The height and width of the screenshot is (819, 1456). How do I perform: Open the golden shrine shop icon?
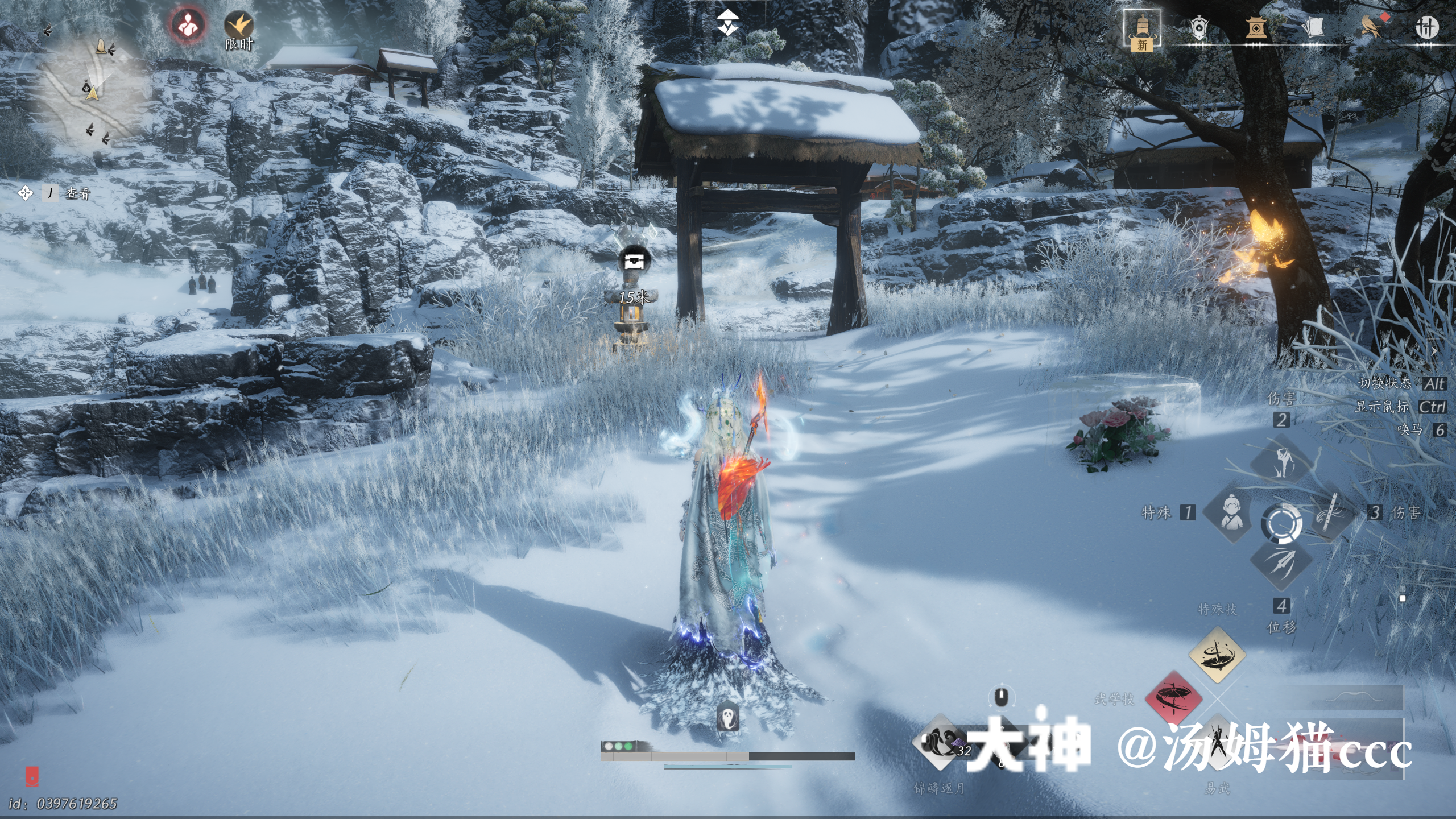(1256, 27)
